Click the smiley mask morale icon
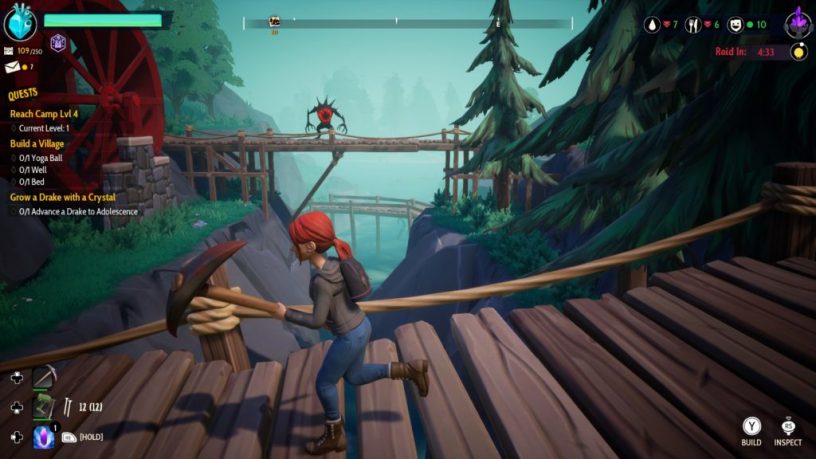The width and height of the screenshot is (816, 459). click(x=734, y=24)
